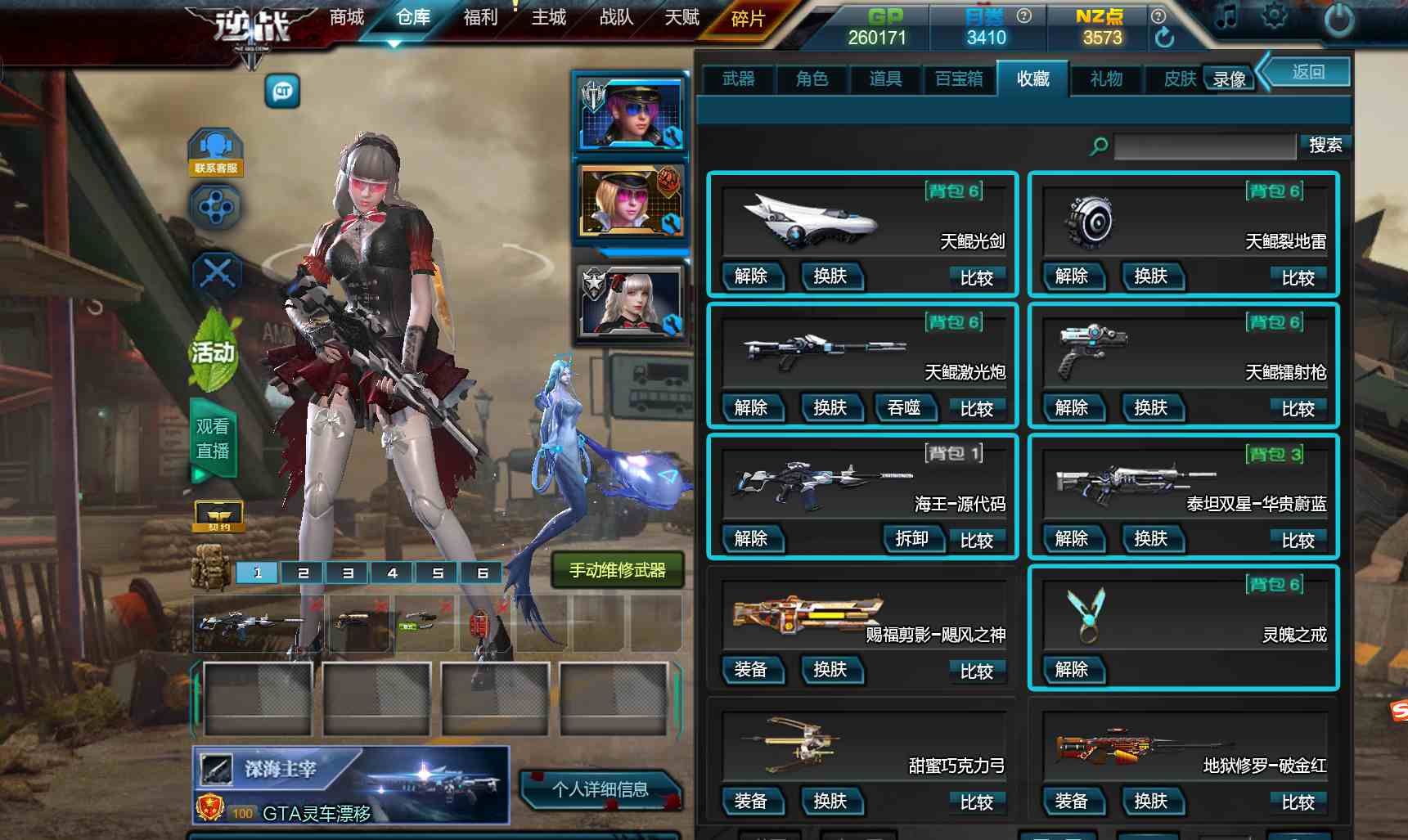
Task: Switch to the 角色 character tab
Action: pos(812,79)
